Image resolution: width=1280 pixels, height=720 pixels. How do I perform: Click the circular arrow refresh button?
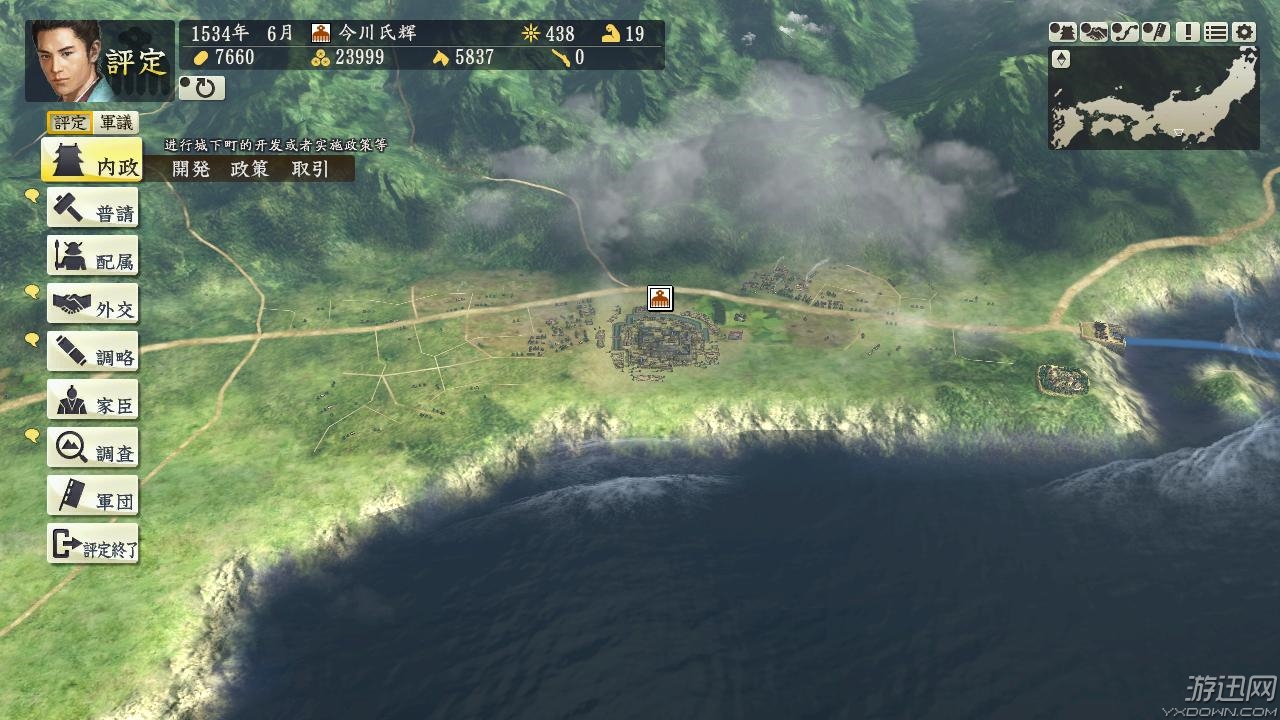coord(202,88)
